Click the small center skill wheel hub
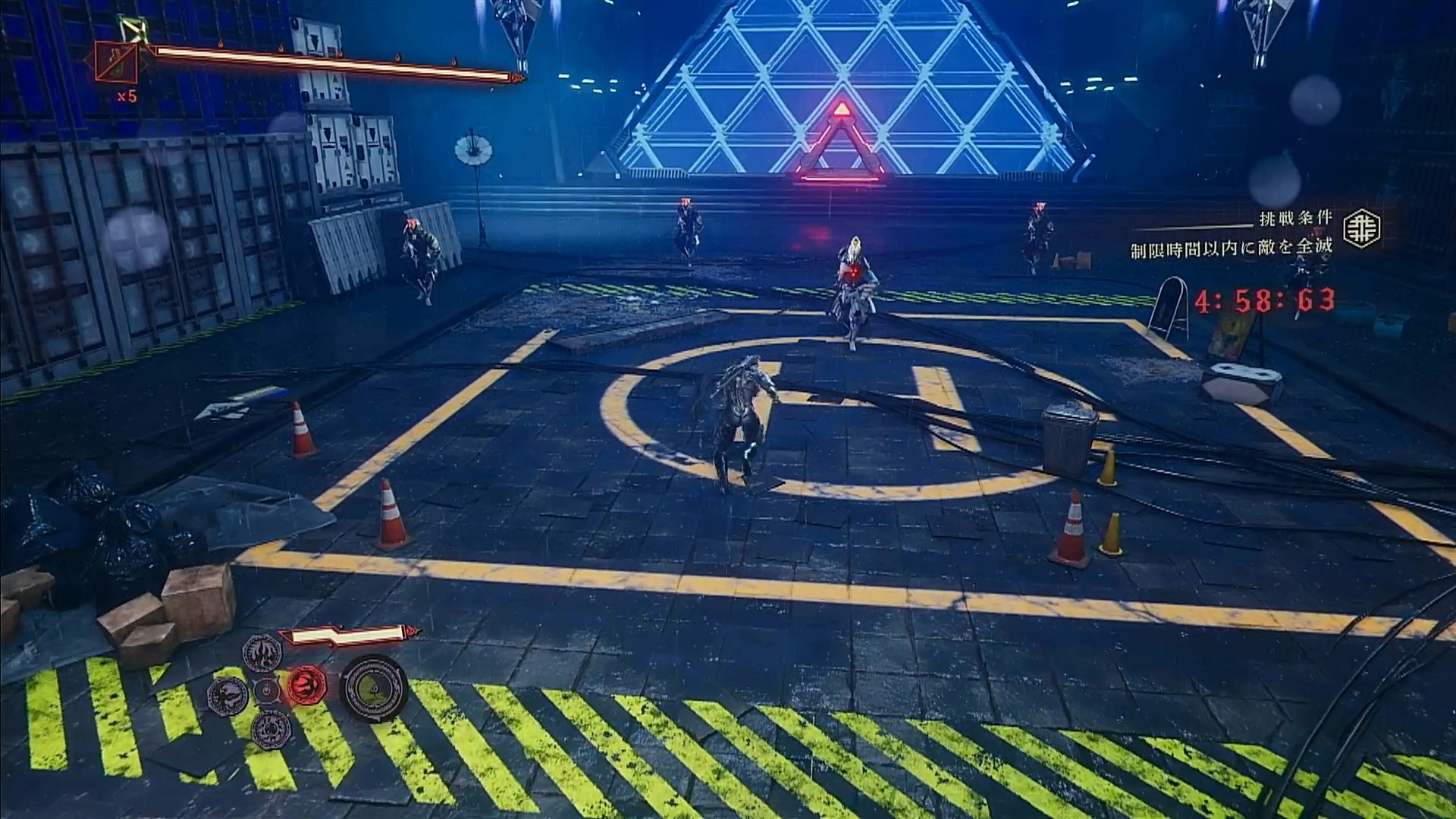The height and width of the screenshot is (819, 1456). coord(266,691)
